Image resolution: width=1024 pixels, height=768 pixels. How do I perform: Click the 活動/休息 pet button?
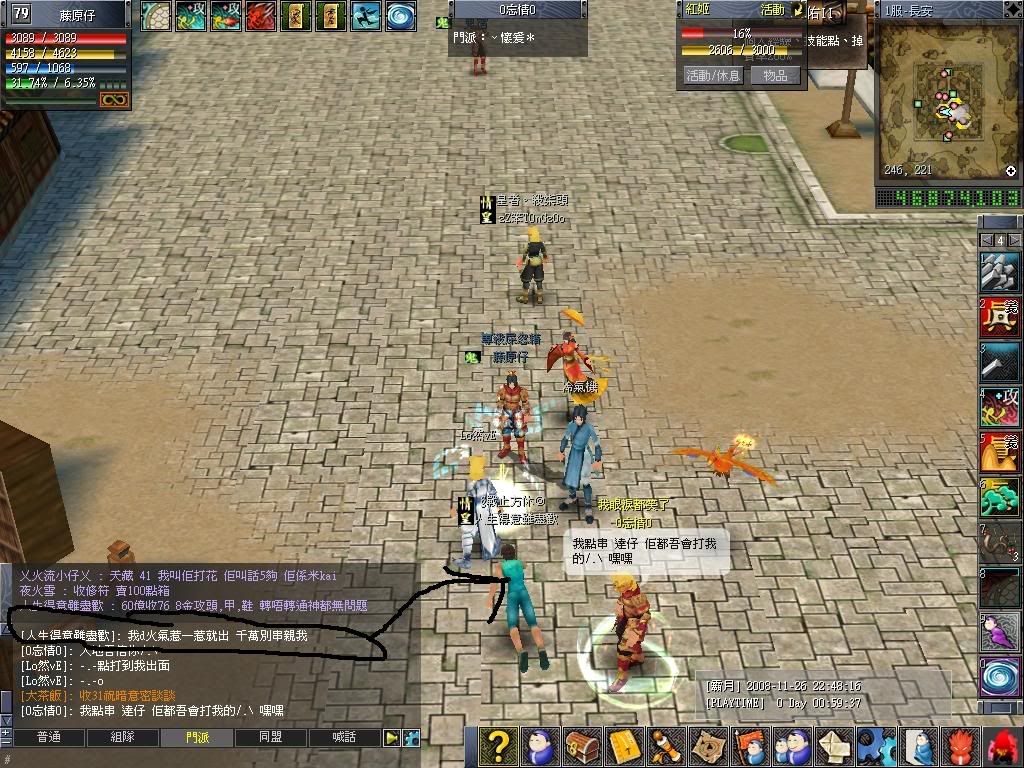pyautogui.click(x=713, y=75)
